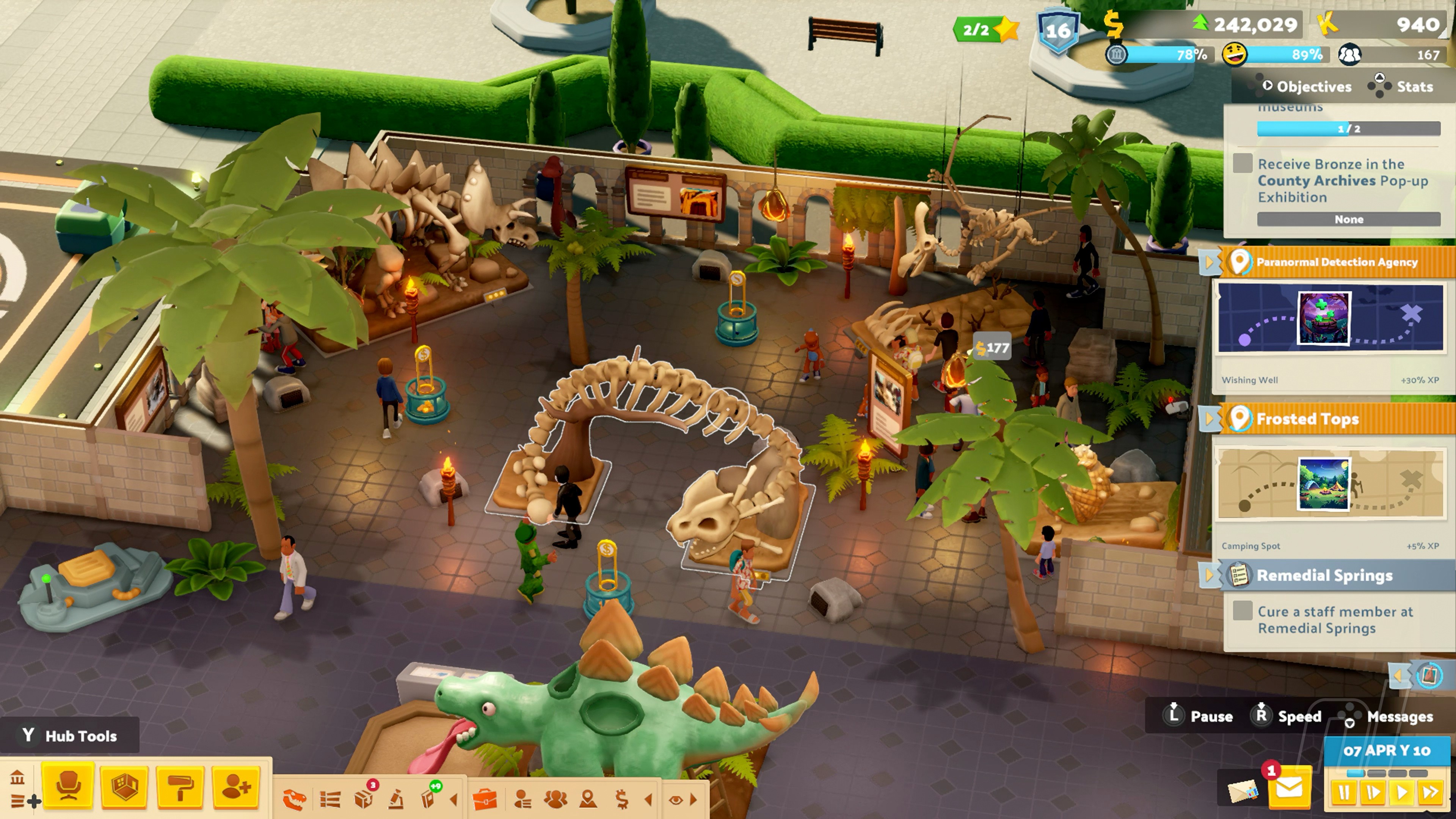This screenshot has height=819, width=1456.
Task: Open the package inventory with red badge
Action: point(364,799)
